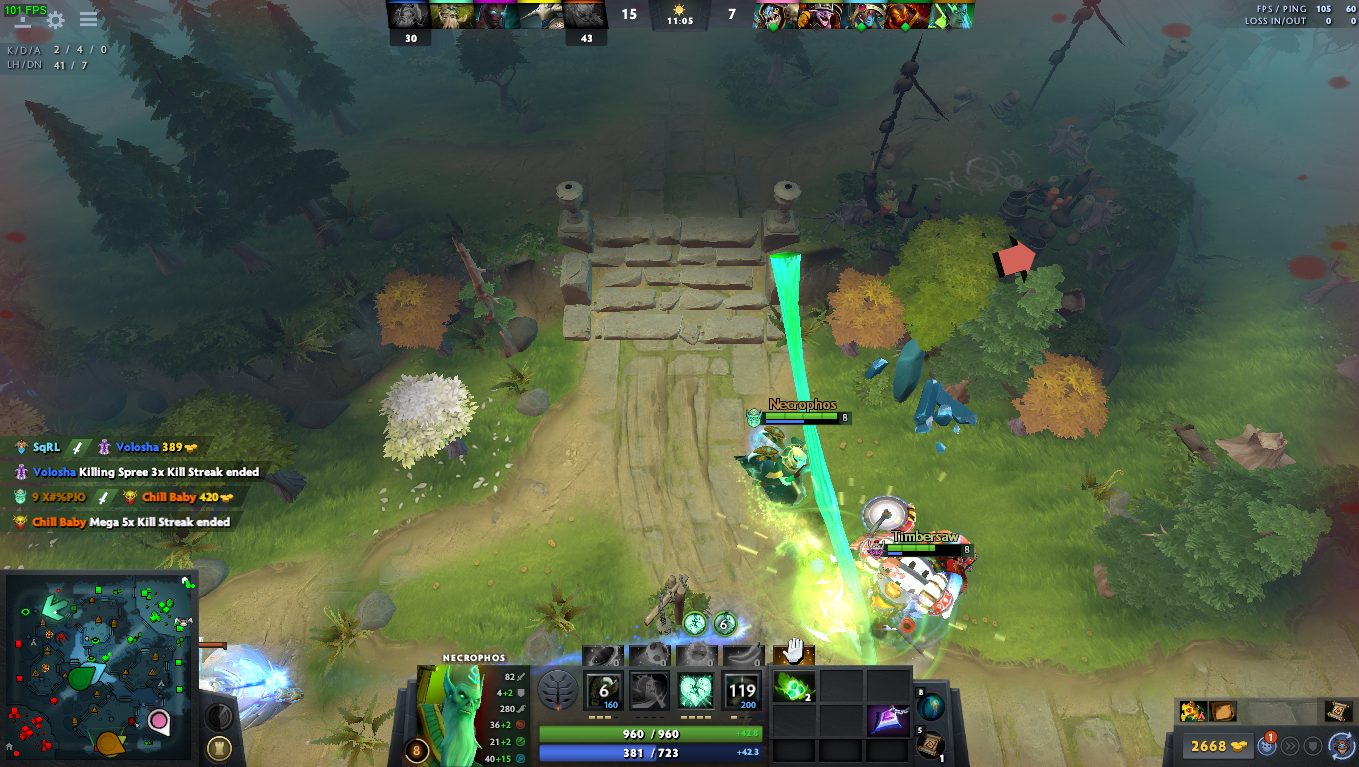The width and height of the screenshot is (1359, 767).
Task: Open the courier panel via courier icon
Action: point(1267,746)
